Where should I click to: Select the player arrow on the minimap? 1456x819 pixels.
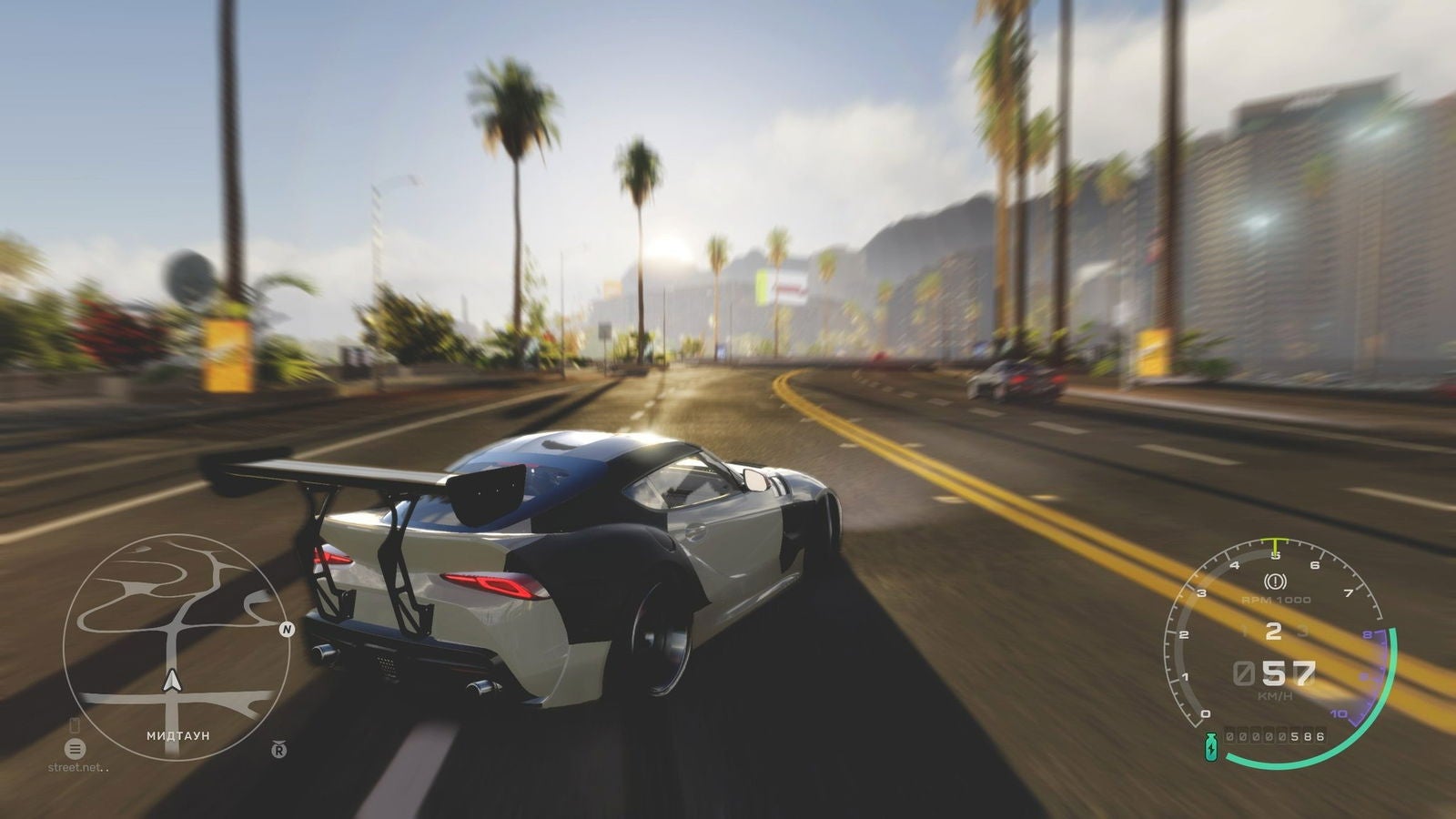pyautogui.click(x=171, y=680)
